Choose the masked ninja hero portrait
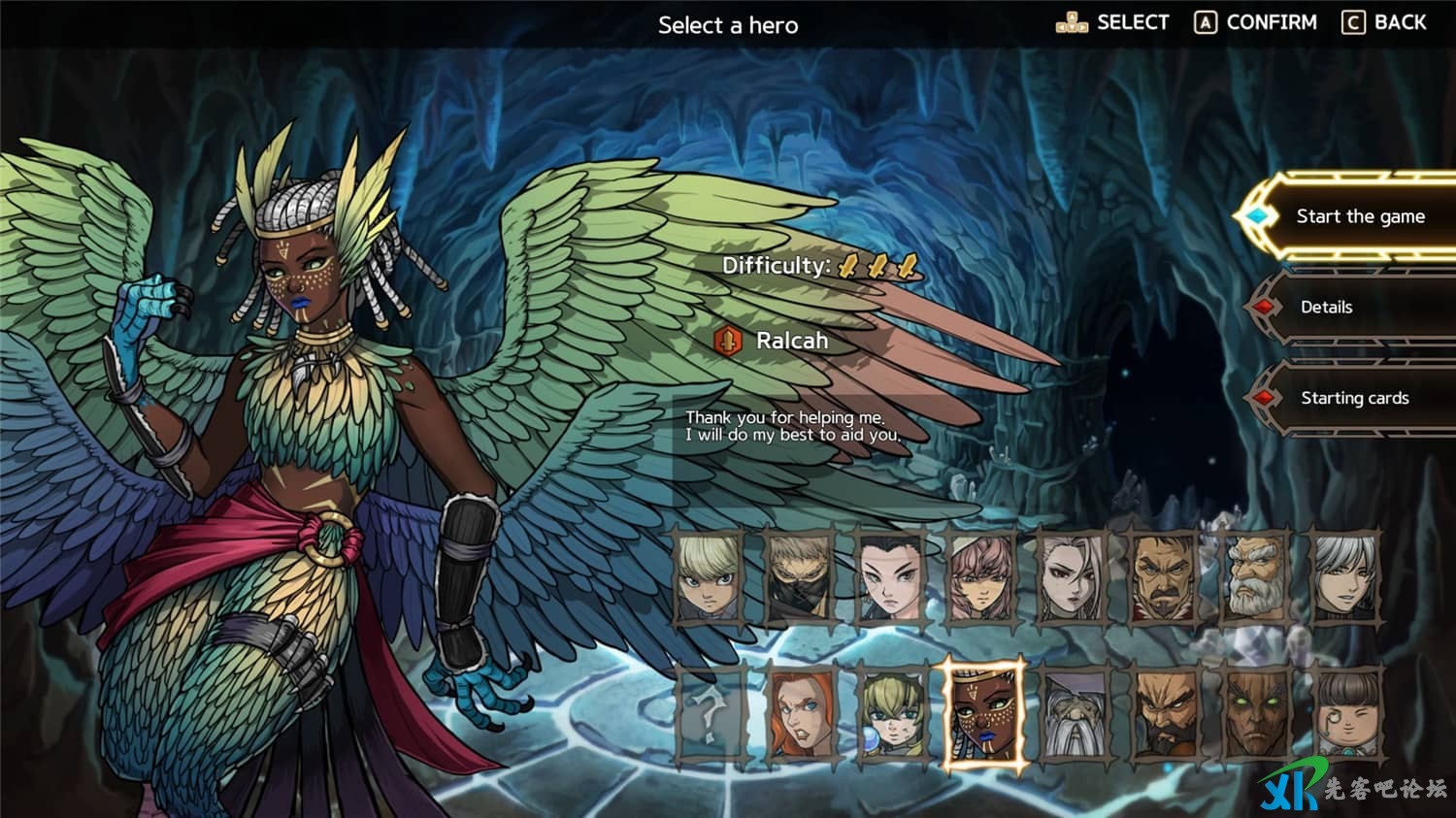Image resolution: width=1456 pixels, height=818 pixels. tap(800, 577)
